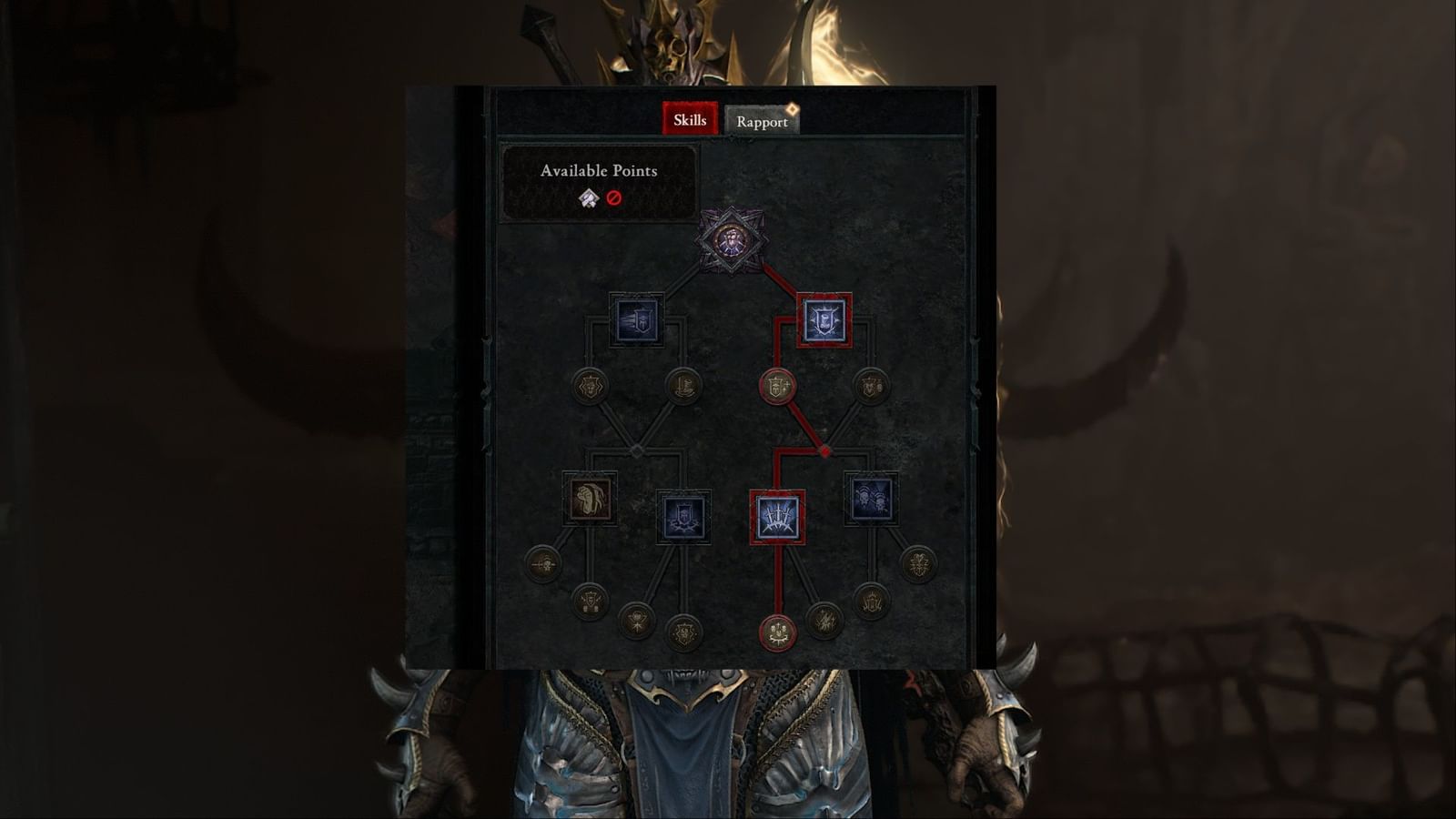Select the red-framed shield skill on the right branch
The height and width of the screenshot is (819, 1456).
pos(824,320)
